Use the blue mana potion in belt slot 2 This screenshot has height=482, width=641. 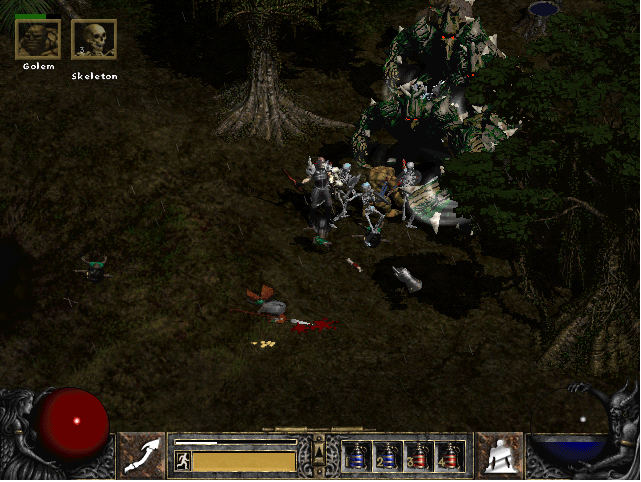tap(387, 457)
